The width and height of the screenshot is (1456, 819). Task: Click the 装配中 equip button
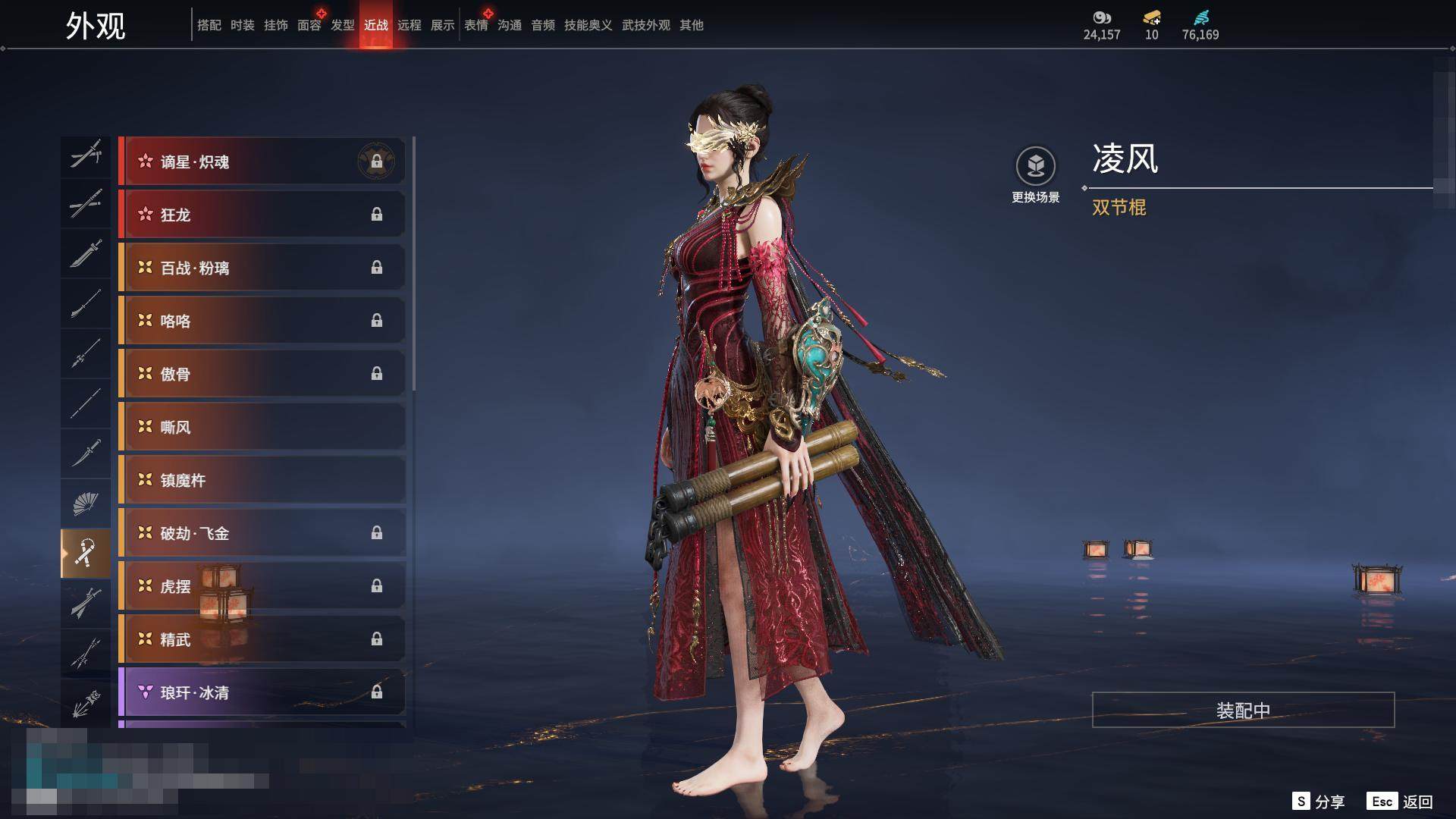[1243, 710]
